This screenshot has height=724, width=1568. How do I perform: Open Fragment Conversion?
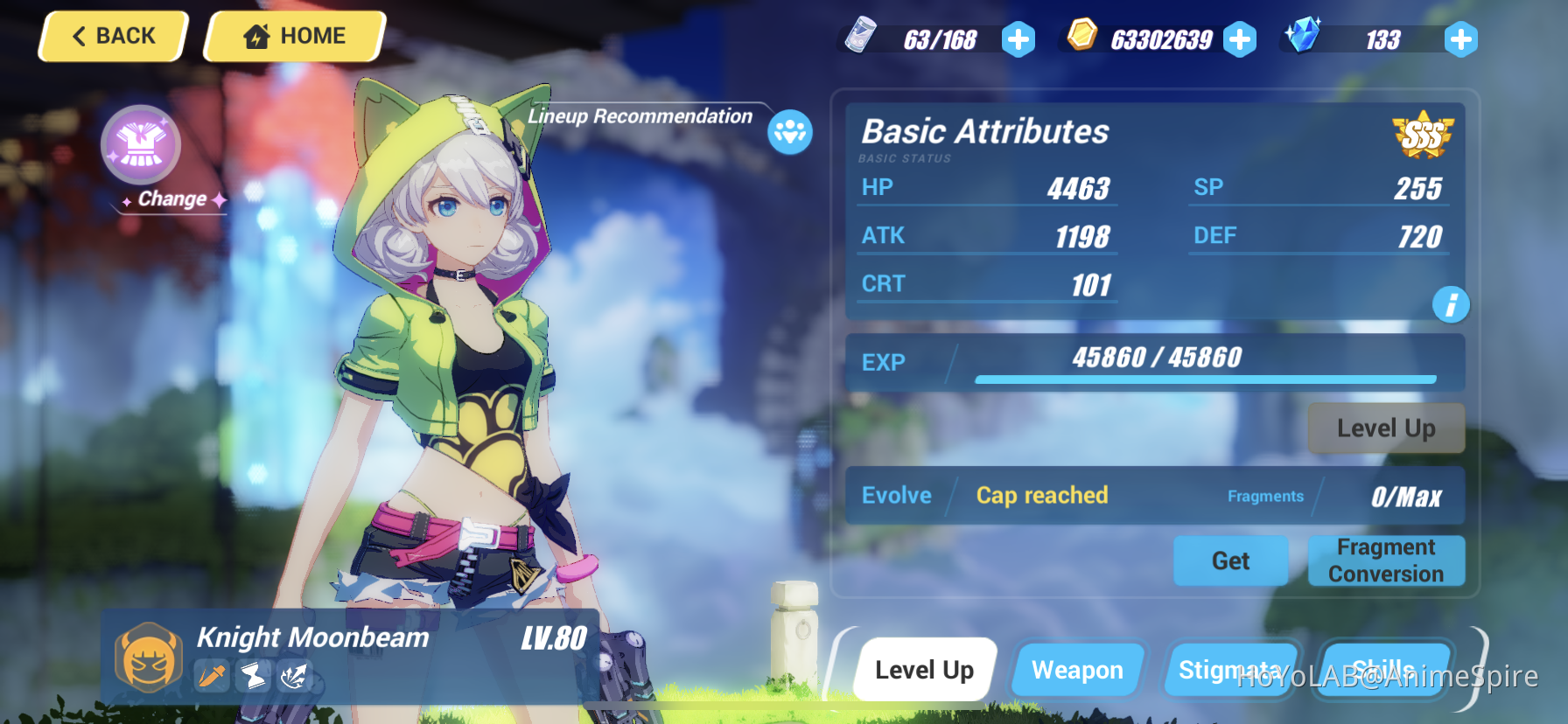[1386, 560]
